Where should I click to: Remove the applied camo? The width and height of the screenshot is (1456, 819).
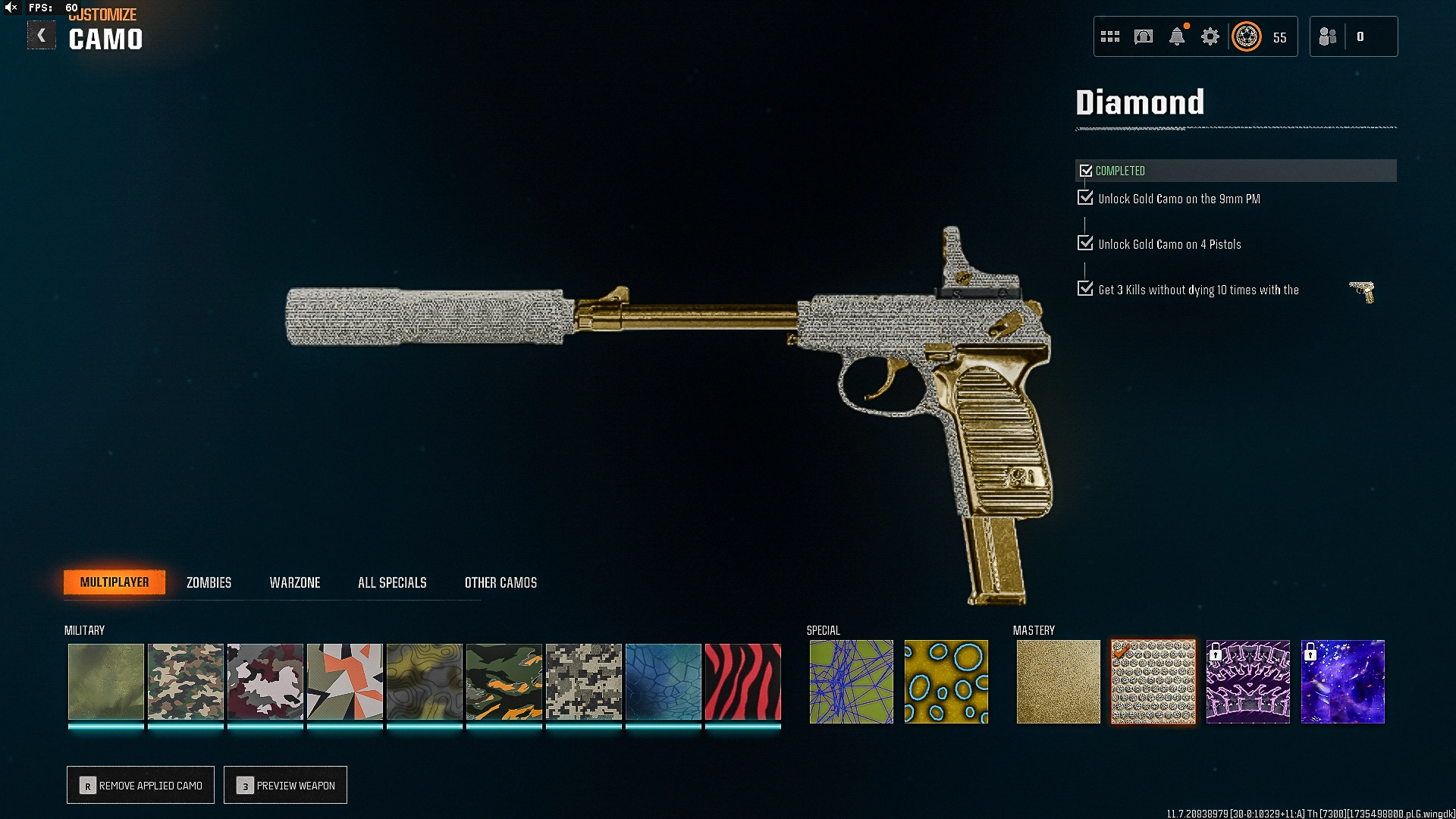click(140, 785)
